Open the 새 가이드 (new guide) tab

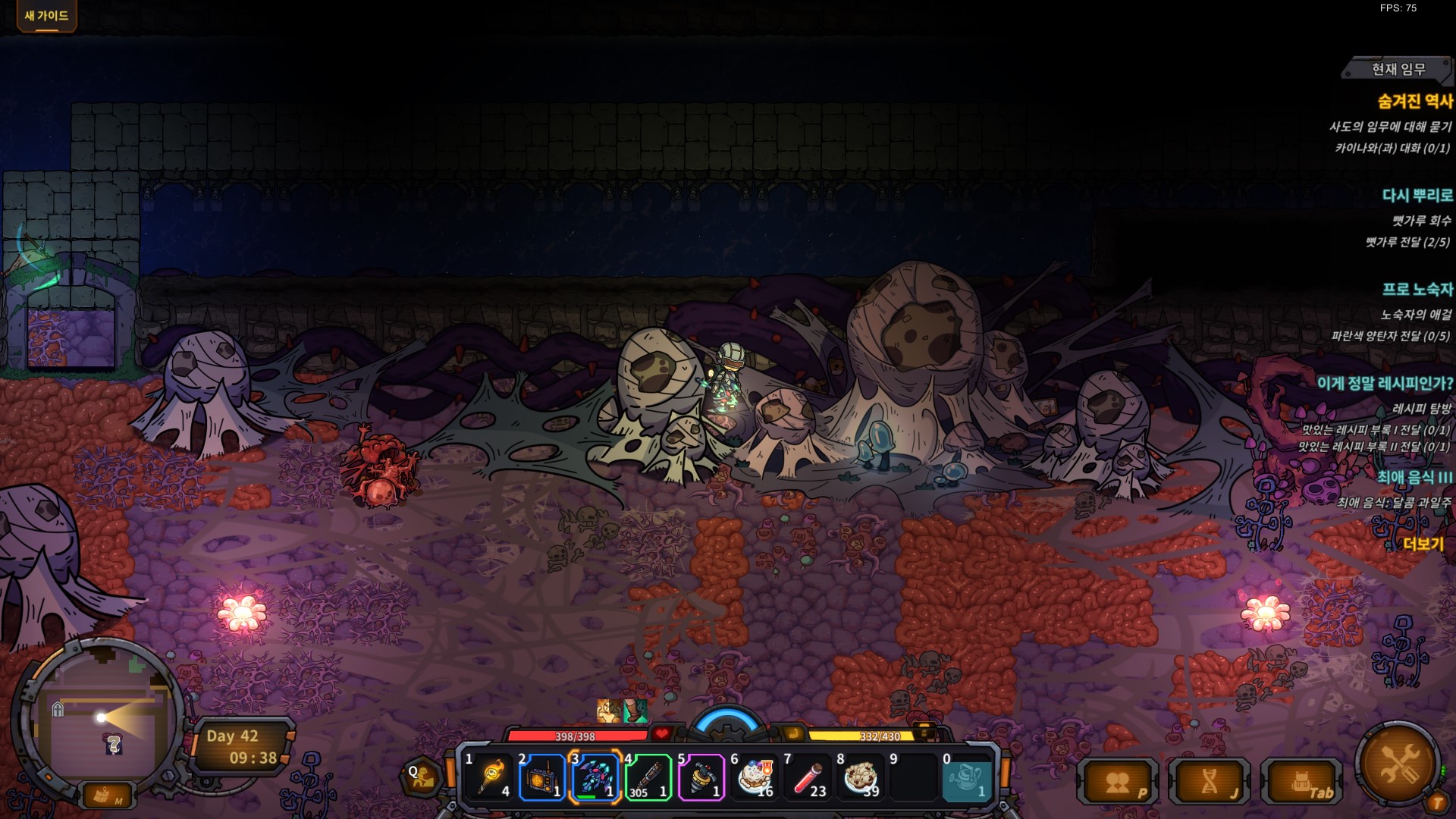[46, 16]
